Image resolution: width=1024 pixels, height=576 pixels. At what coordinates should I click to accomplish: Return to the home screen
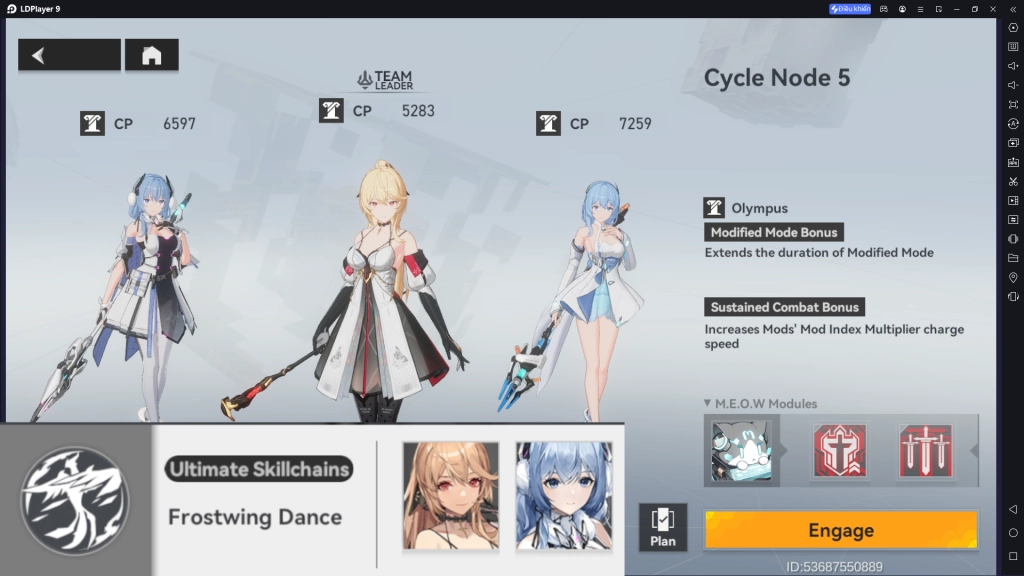pos(152,55)
